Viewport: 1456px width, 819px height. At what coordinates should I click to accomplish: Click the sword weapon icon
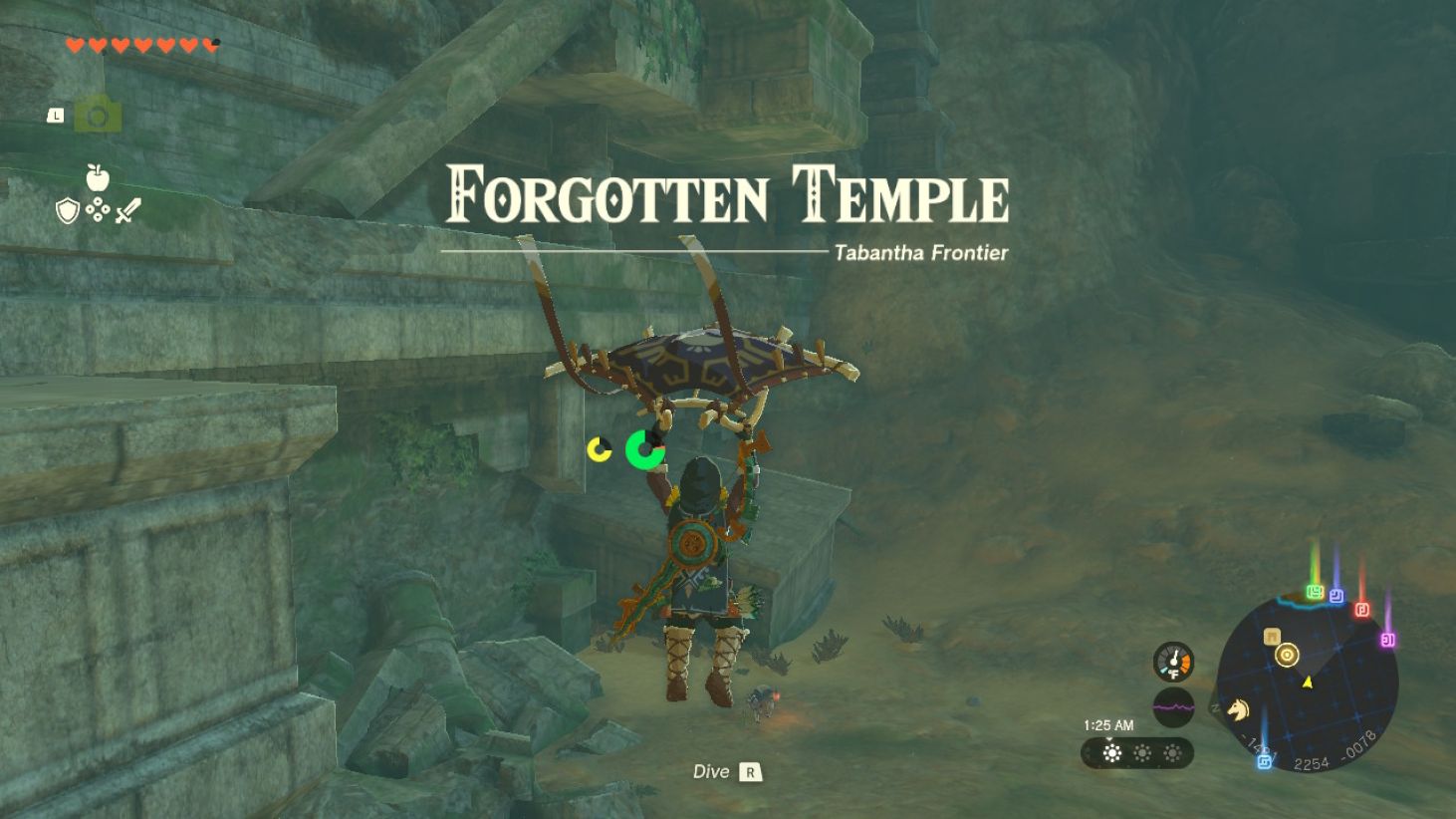point(127,208)
